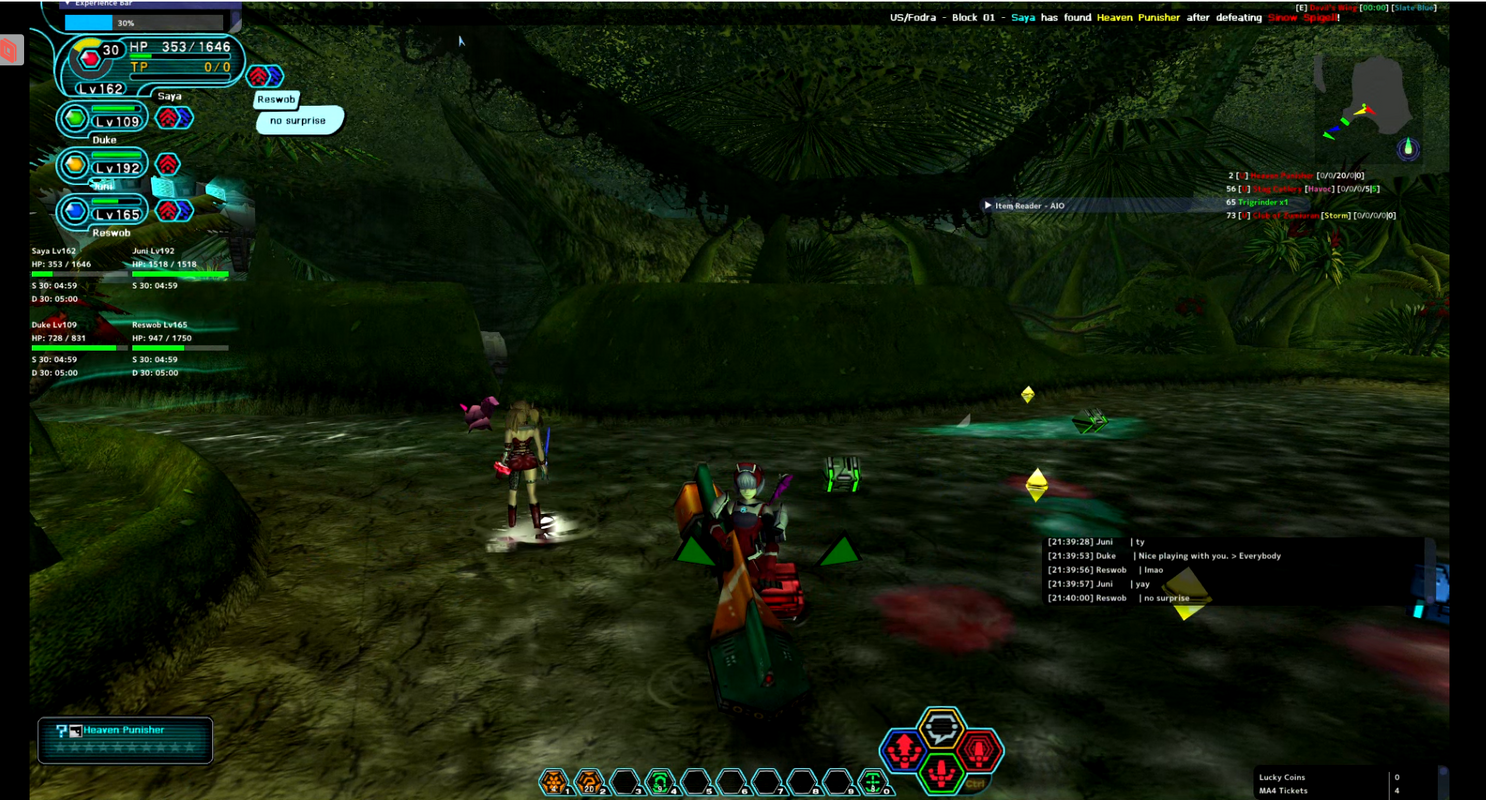Activate the green technique in slot 4
This screenshot has width=1486, height=800.
(x=659, y=782)
